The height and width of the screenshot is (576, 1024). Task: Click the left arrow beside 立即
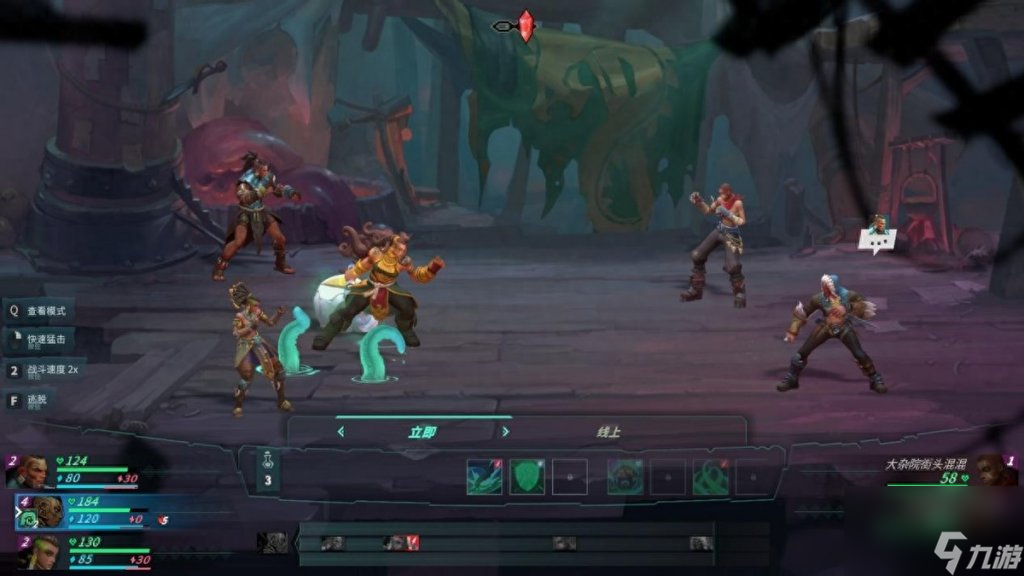point(341,432)
